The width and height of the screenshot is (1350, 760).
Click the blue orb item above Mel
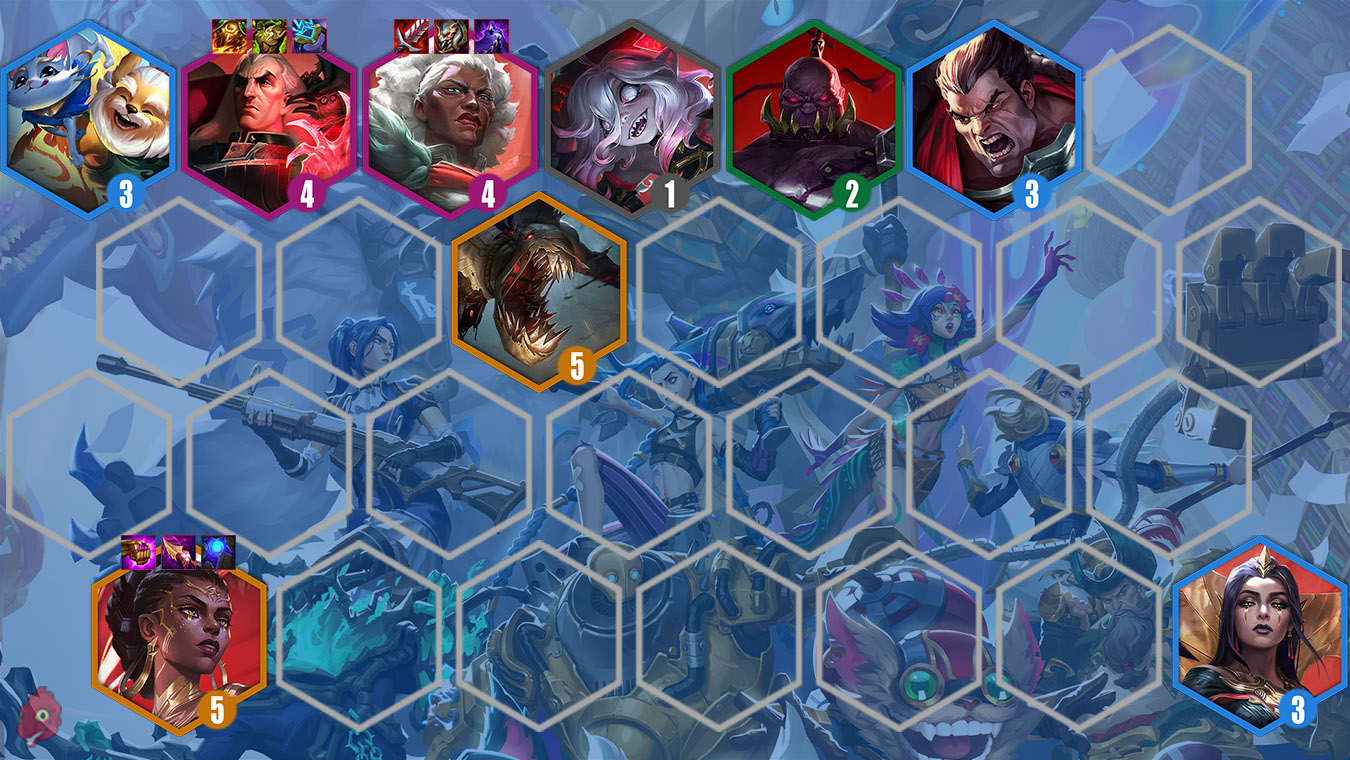(x=218, y=552)
